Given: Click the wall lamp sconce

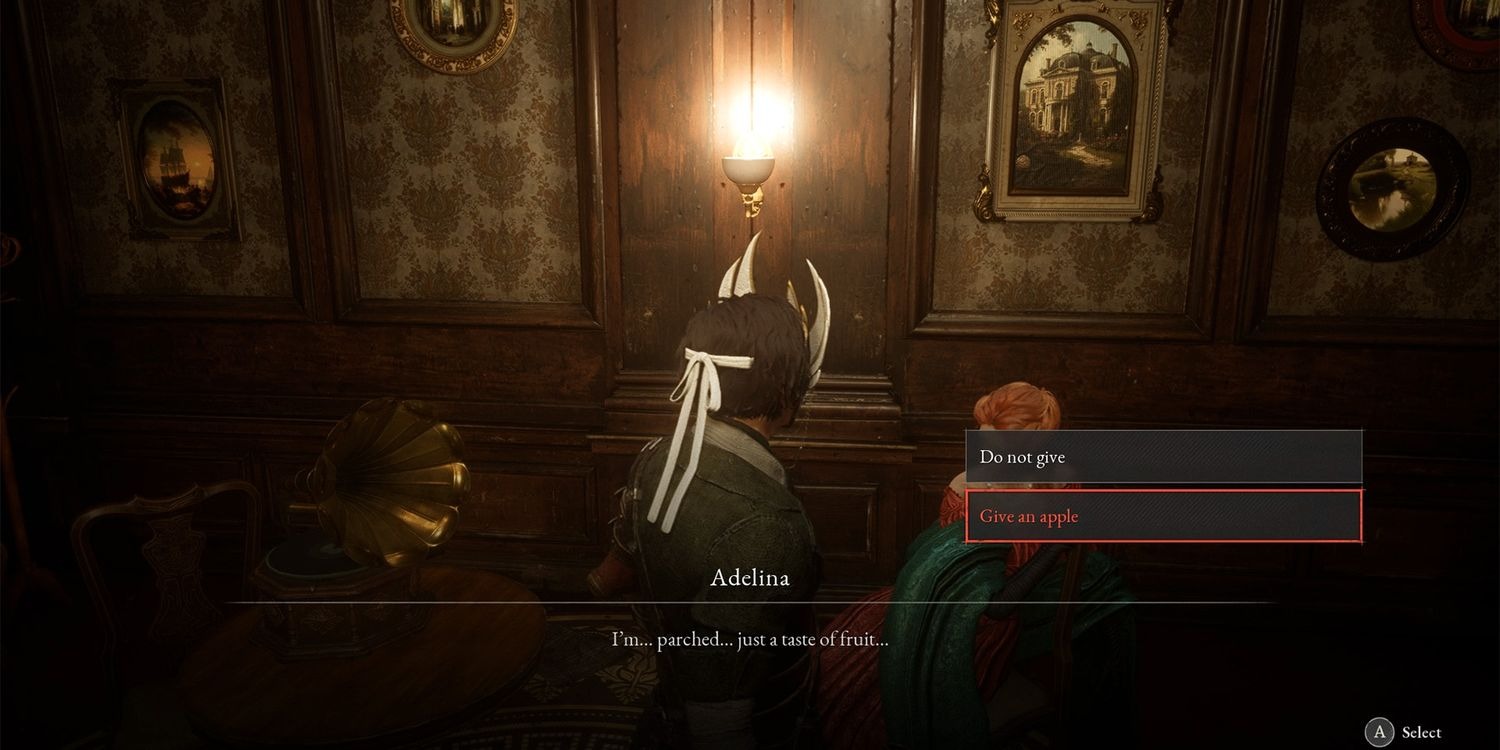Looking at the screenshot, I should pos(750,170).
